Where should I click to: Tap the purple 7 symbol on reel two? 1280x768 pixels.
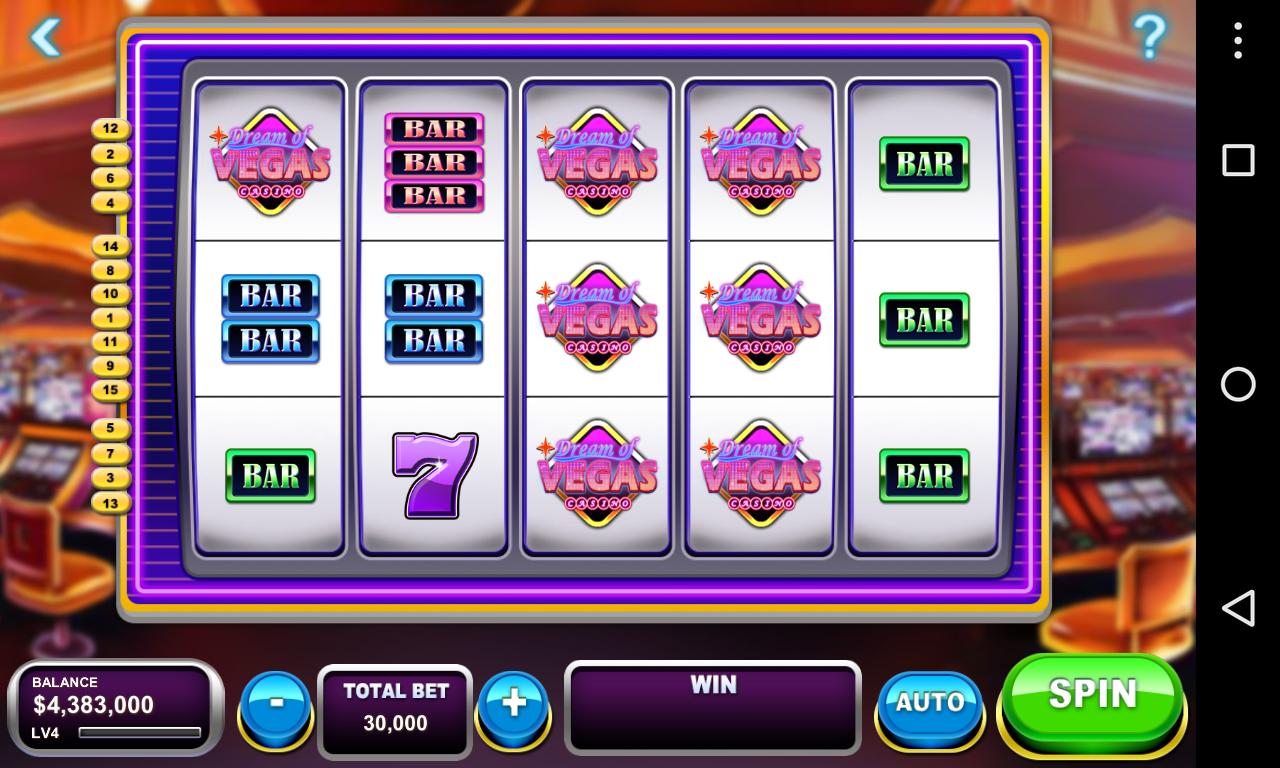pos(433,475)
